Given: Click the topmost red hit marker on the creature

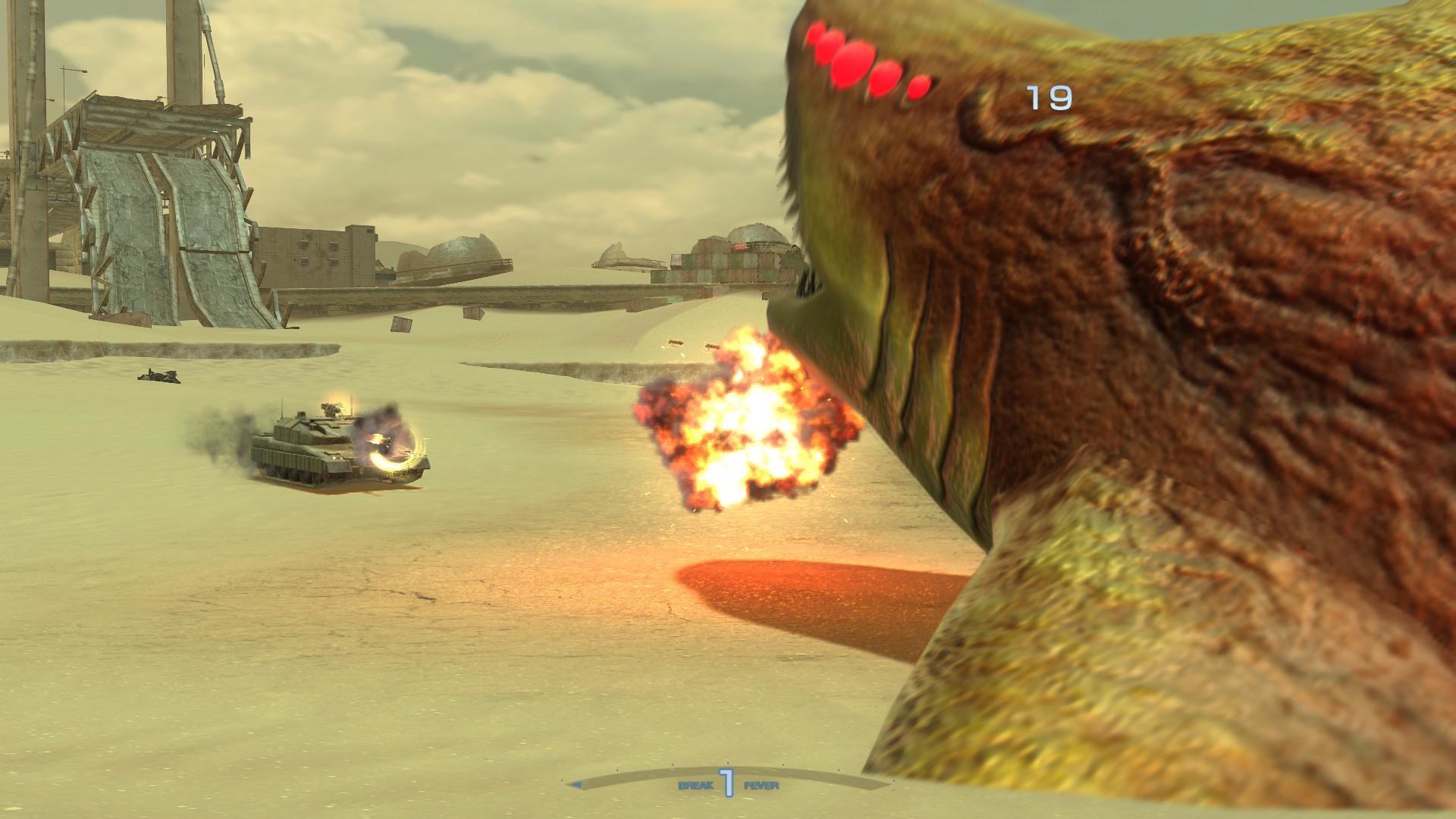Looking at the screenshot, I should point(815,34).
